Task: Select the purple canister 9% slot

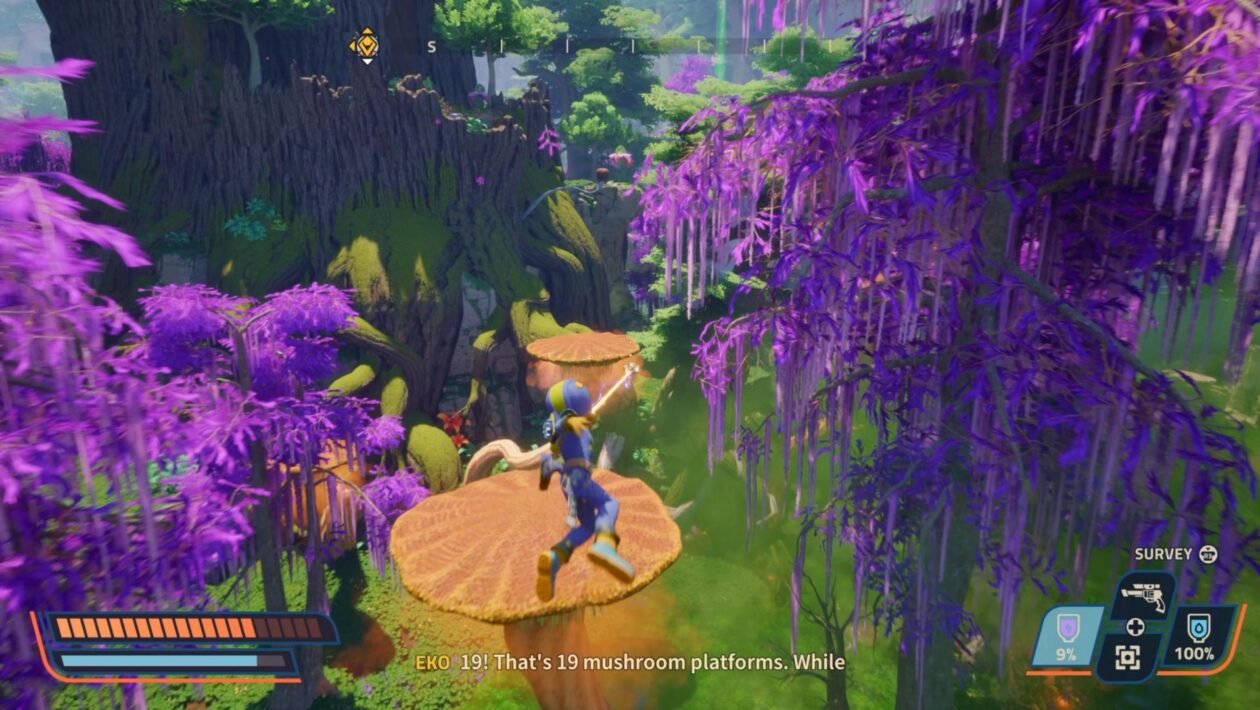Action: (1068, 638)
